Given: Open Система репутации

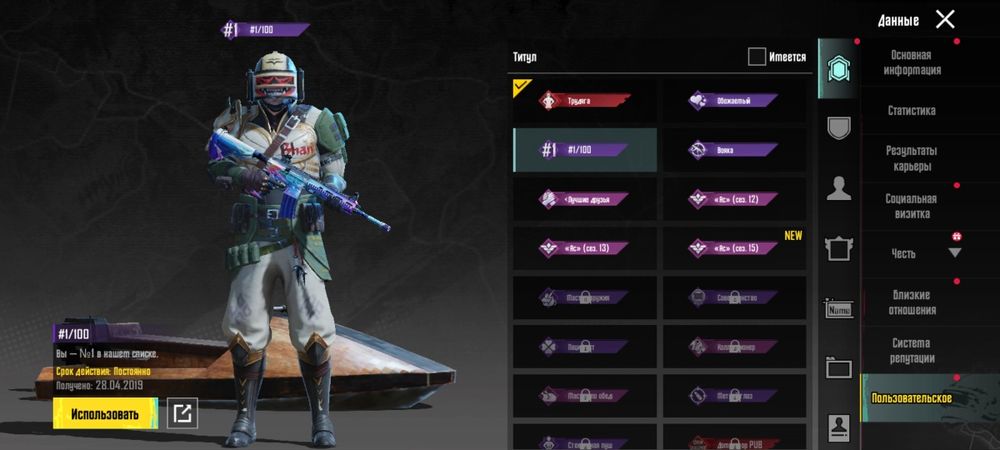Looking at the screenshot, I should coord(911,350).
